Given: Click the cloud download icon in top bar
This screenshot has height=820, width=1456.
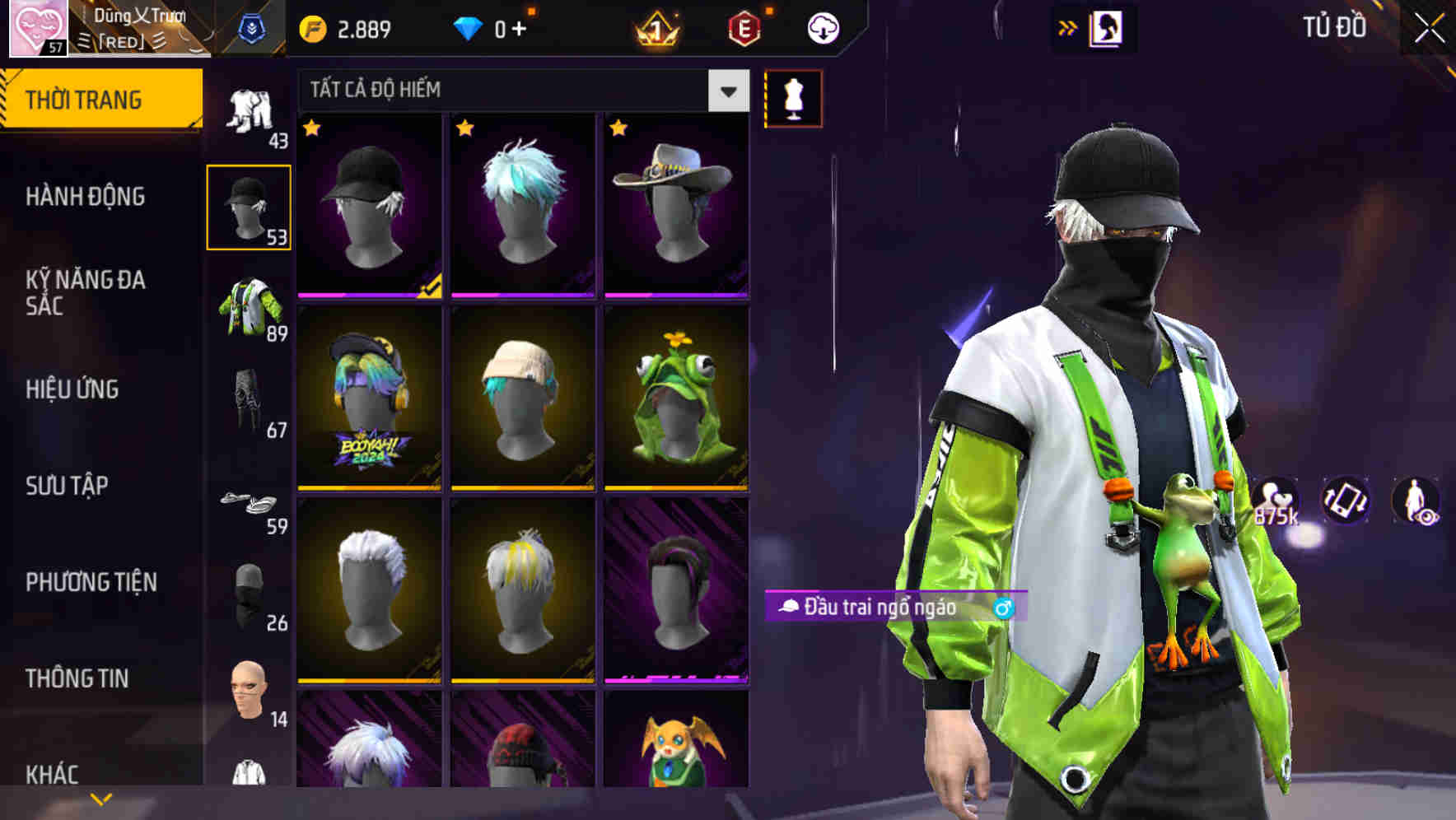Looking at the screenshot, I should (822, 27).
